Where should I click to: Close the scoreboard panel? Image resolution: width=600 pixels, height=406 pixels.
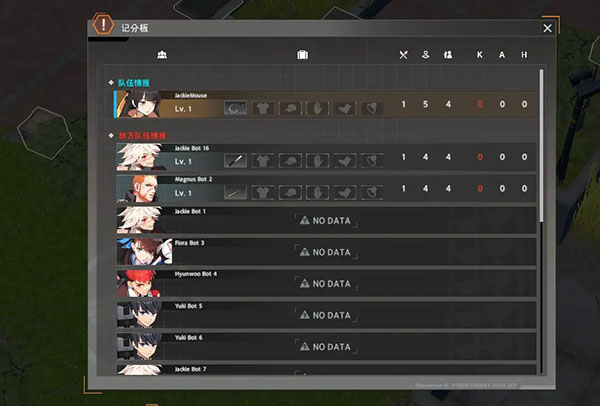[547, 28]
